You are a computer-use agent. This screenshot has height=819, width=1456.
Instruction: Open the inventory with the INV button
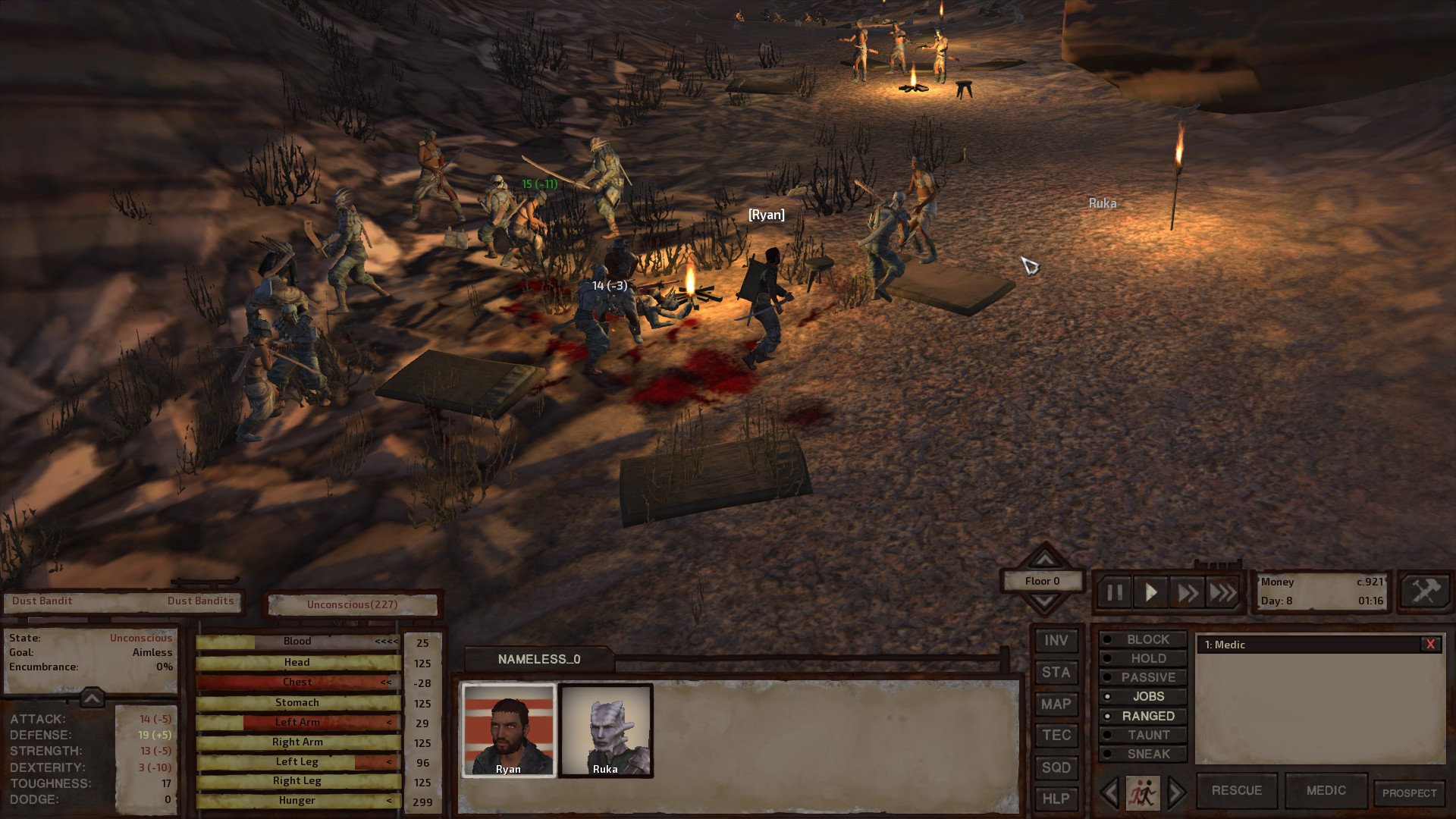point(1056,640)
